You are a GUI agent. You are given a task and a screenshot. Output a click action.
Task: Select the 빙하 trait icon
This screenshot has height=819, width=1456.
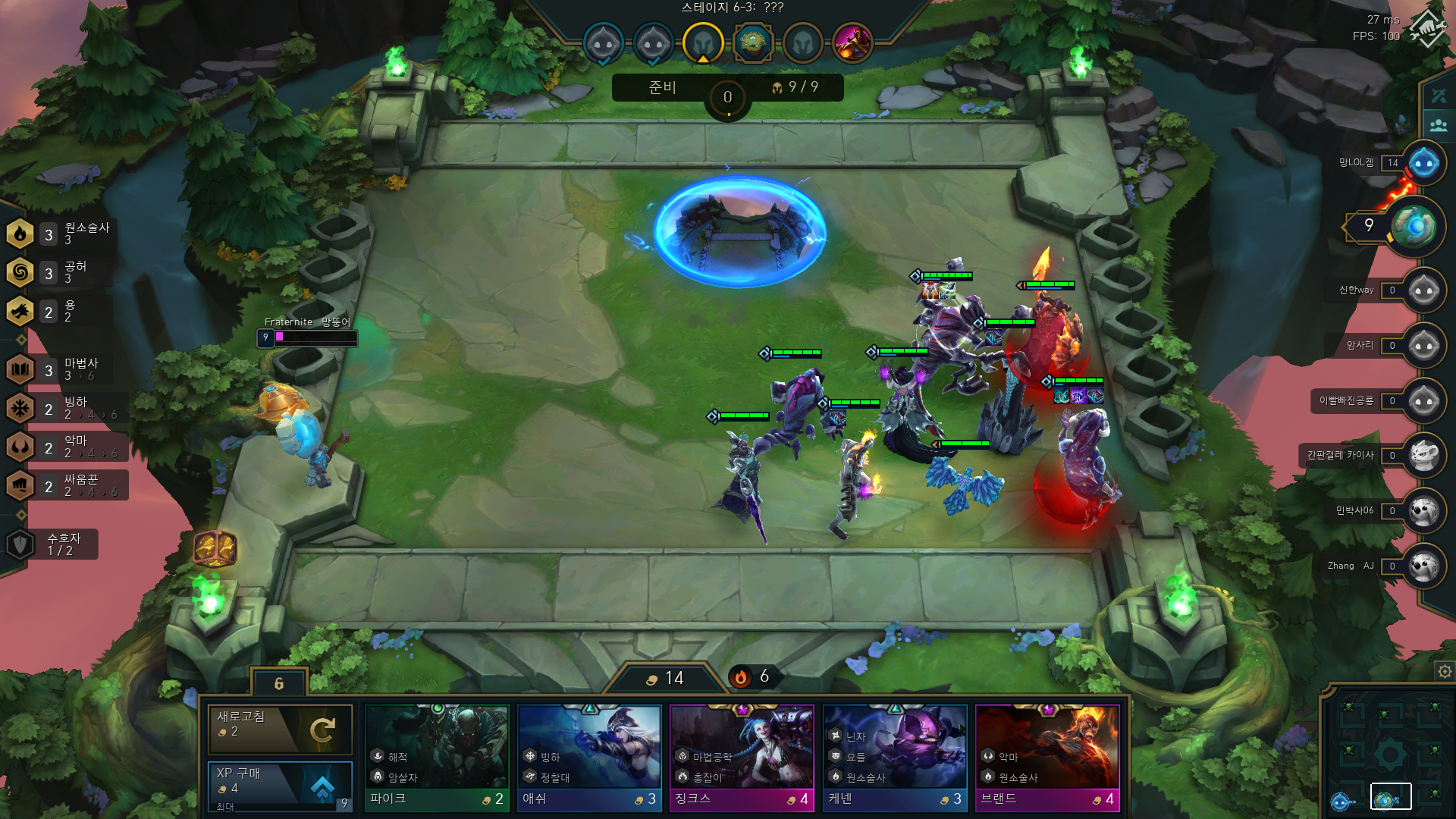click(x=20, y=408)
